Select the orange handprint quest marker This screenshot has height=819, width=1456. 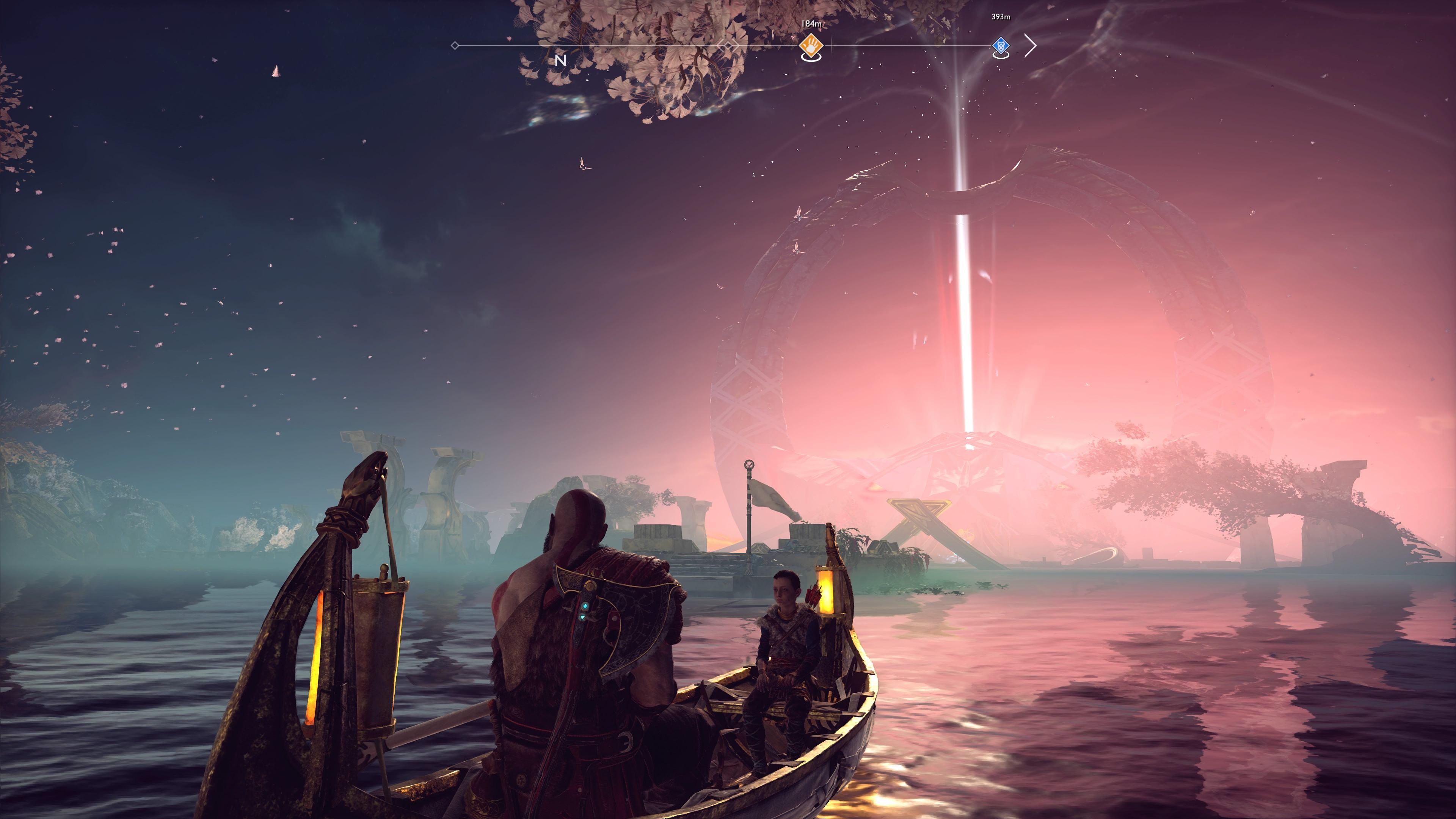[x=811, y=46]
